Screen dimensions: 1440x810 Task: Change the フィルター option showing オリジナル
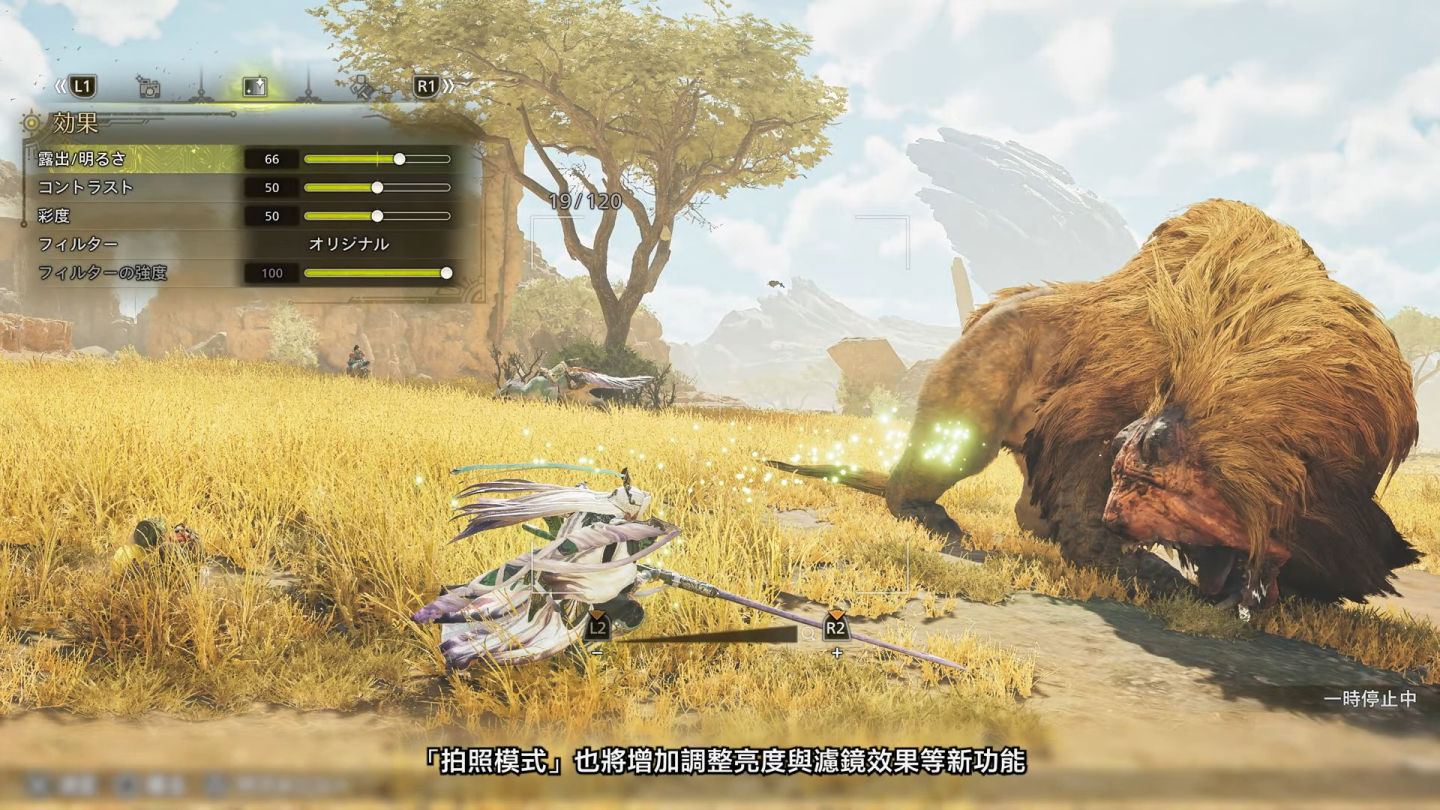[348, 244]
